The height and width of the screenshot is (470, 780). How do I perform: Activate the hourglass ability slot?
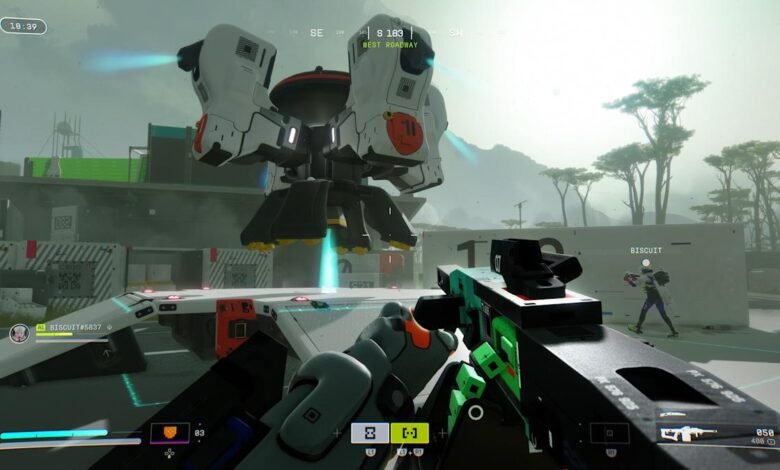pyautogui.click(x=370, y=433)
